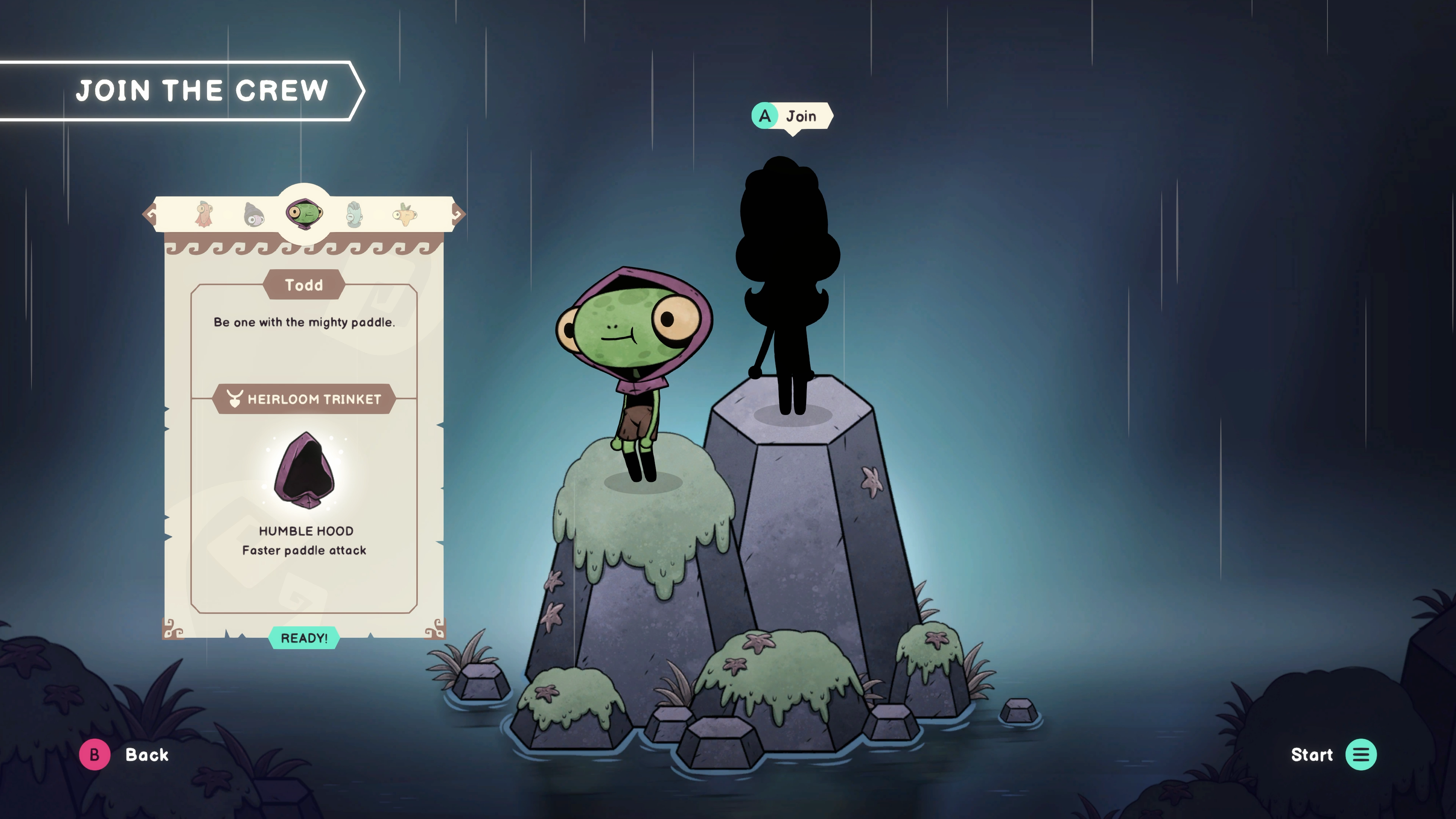
Task: Select the red-caped fish character portrait
Action: coord(204,215)
